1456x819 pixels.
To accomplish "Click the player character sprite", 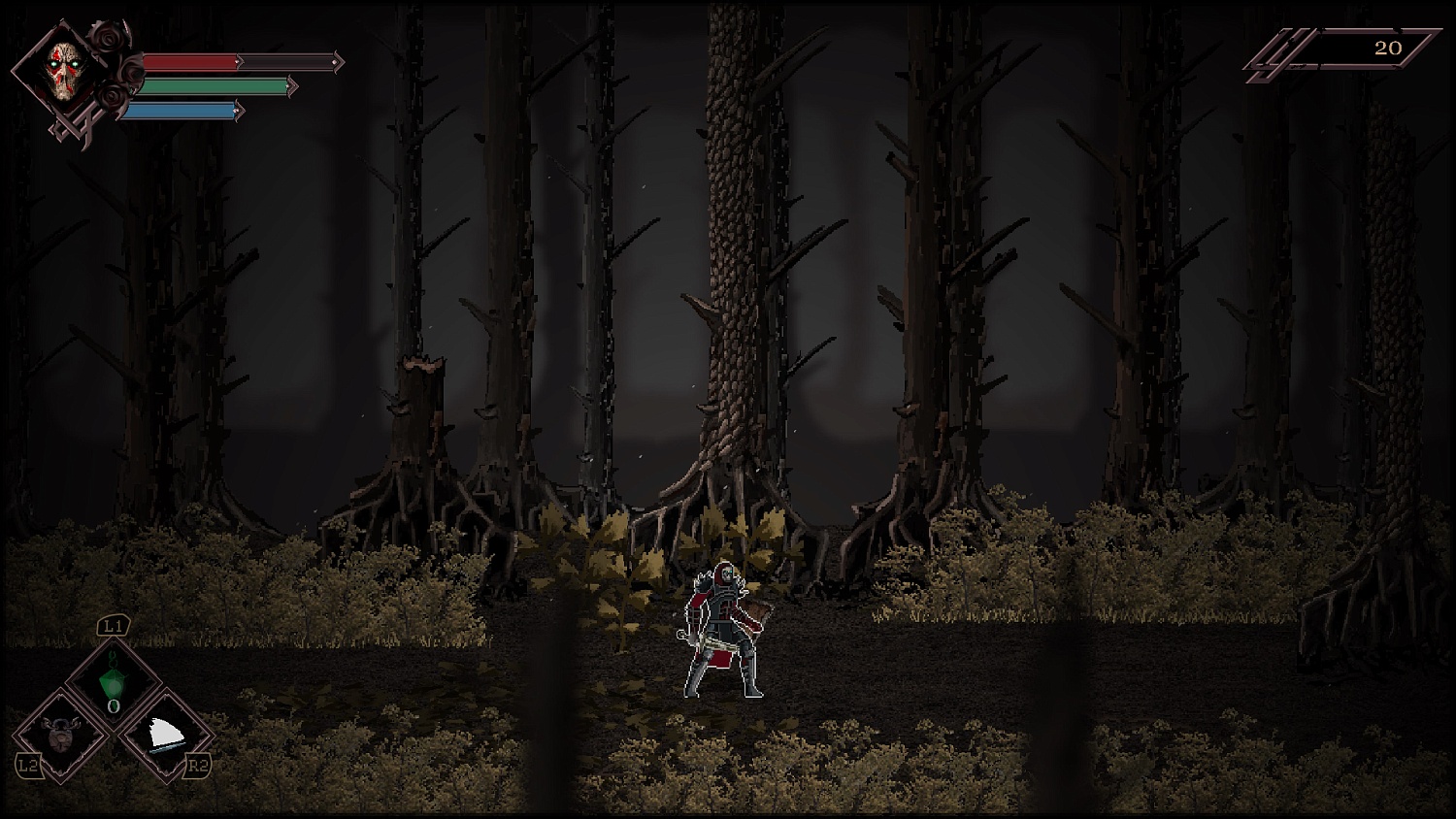I will 721,631.
